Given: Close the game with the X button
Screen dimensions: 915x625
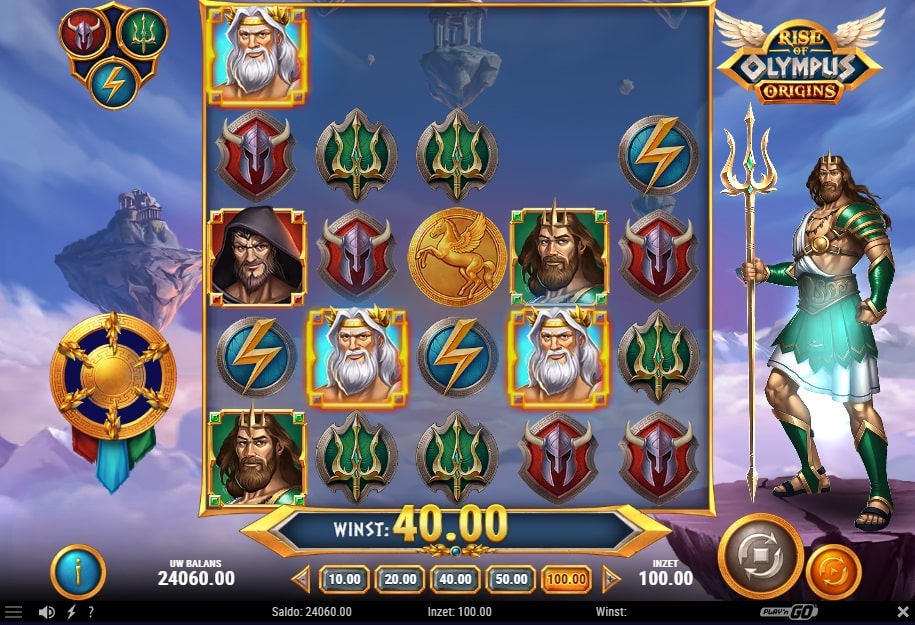Looking at the screenshot, I should pyautogui.click(x=902, y=612).
